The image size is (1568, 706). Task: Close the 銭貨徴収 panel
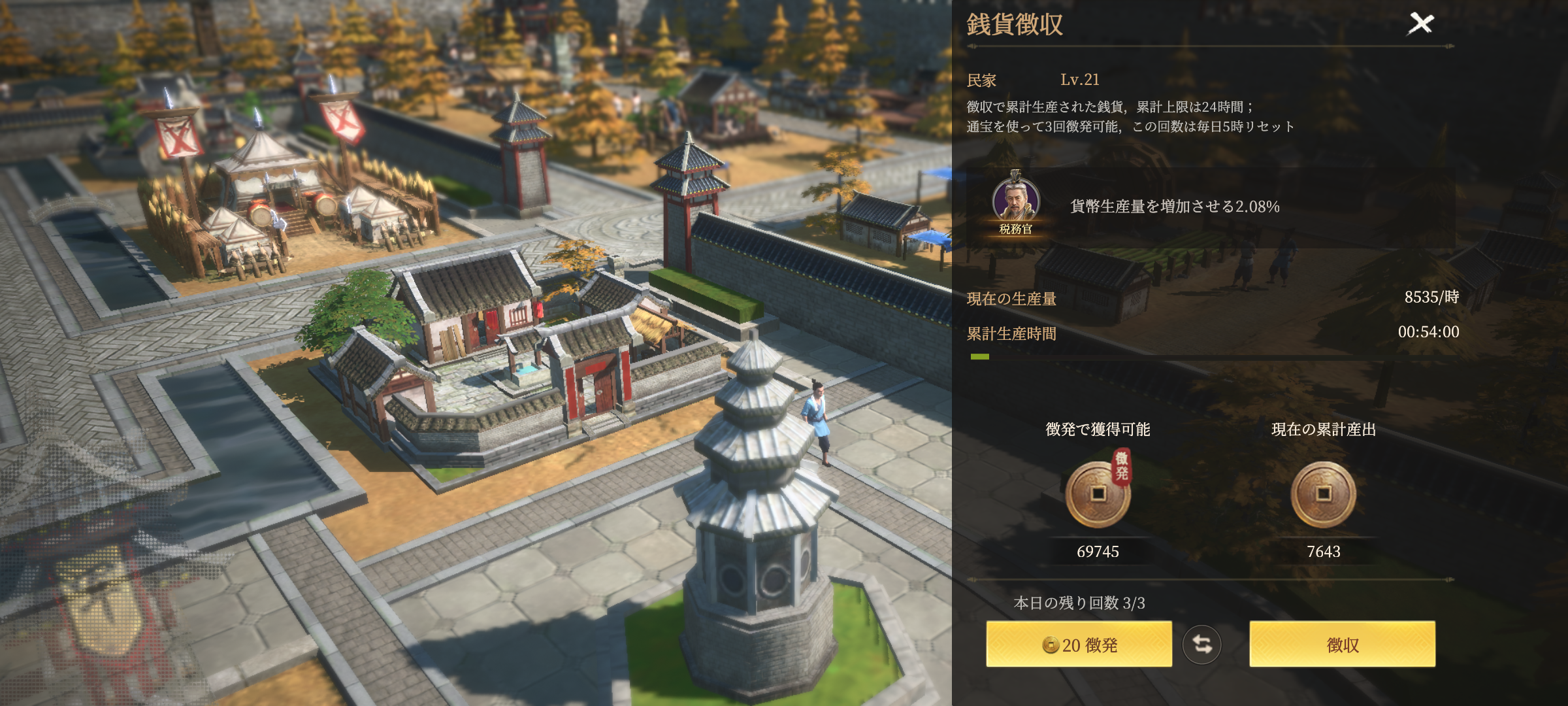1420,24
